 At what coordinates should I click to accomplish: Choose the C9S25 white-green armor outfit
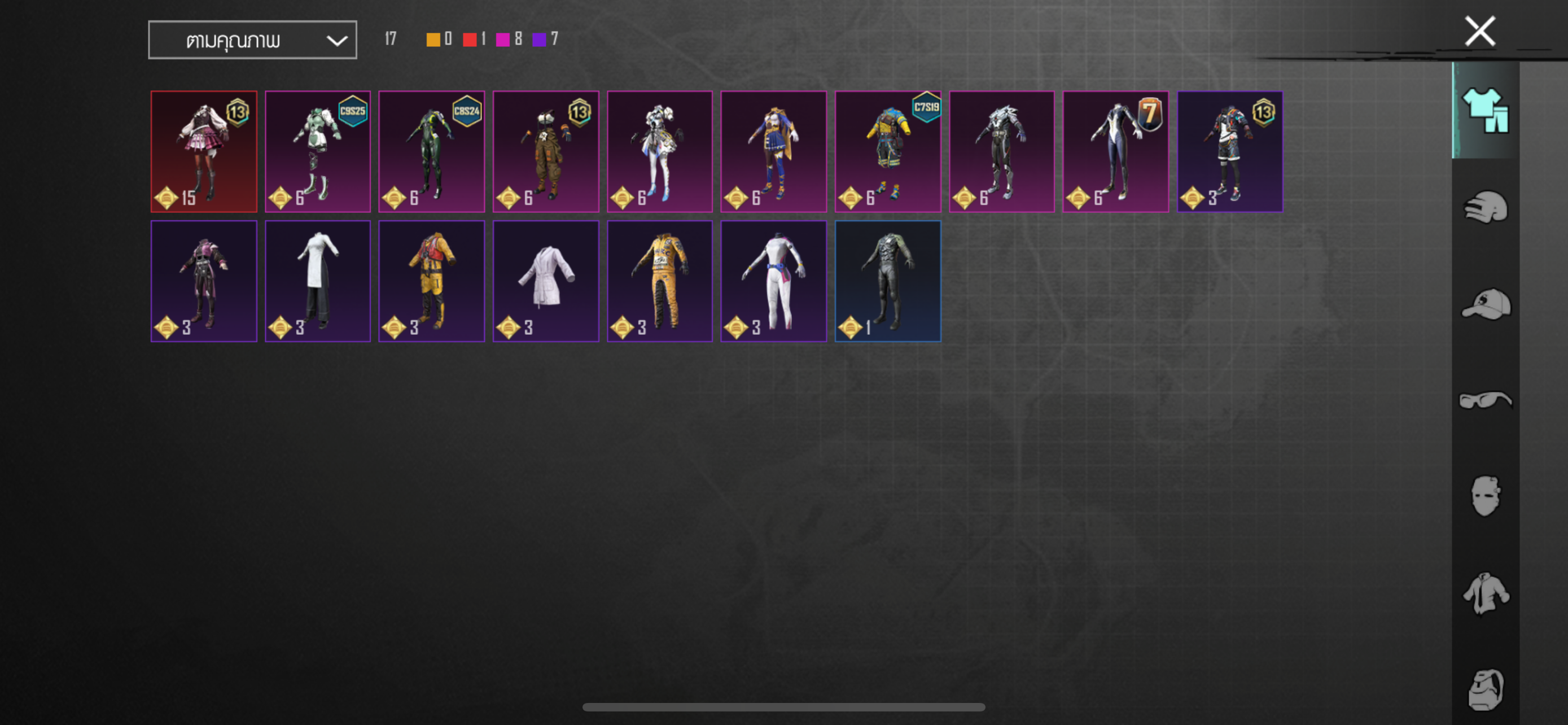pos(318,151)
